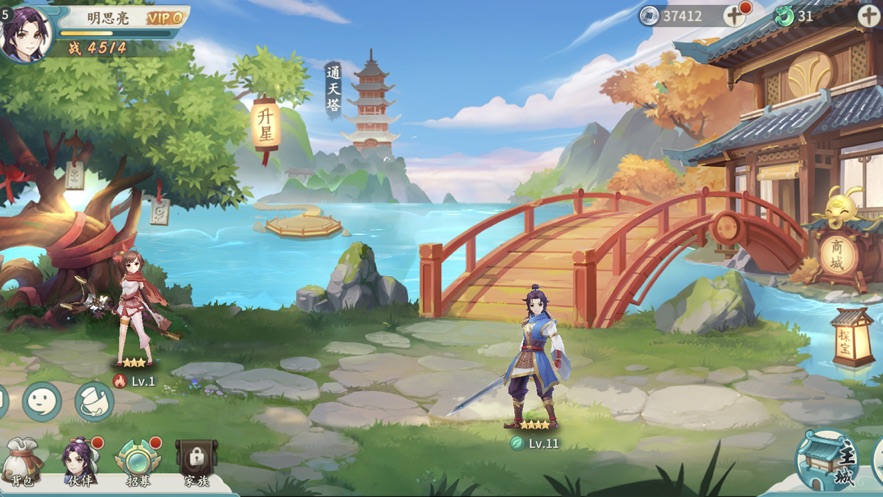Open the 背包 backpack bag

click(22, 462)
